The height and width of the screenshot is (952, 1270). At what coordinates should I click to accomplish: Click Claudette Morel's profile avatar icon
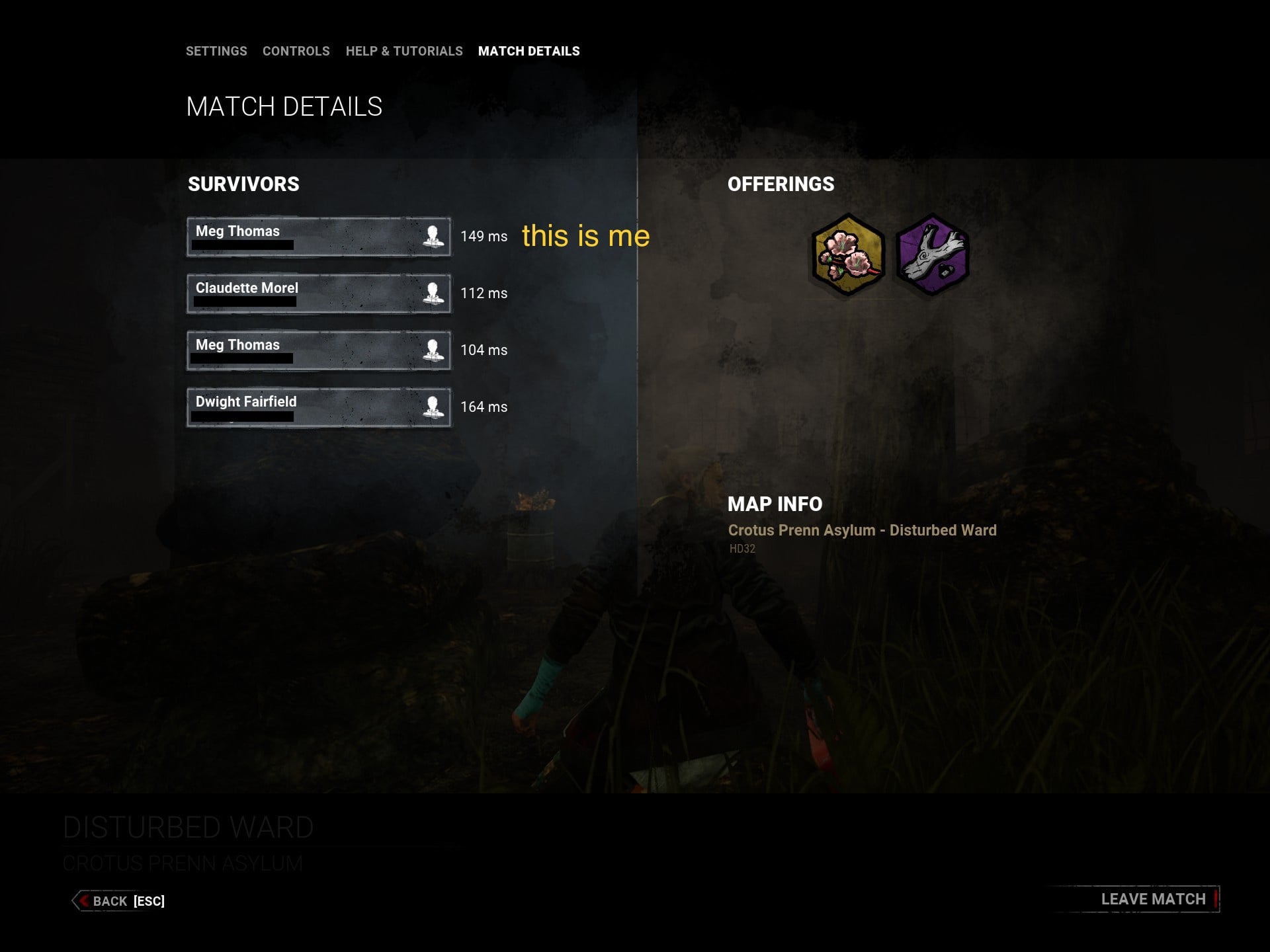click(433, 294)
